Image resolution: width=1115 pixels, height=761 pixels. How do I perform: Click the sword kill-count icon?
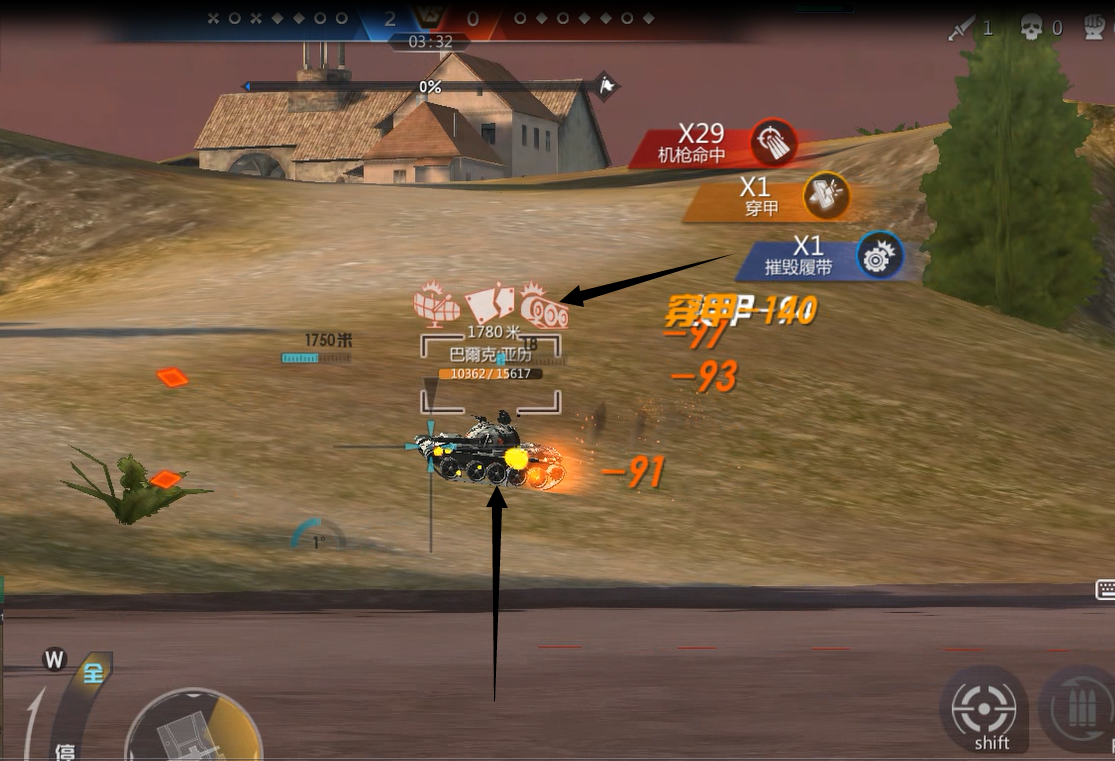pos(963,28)
